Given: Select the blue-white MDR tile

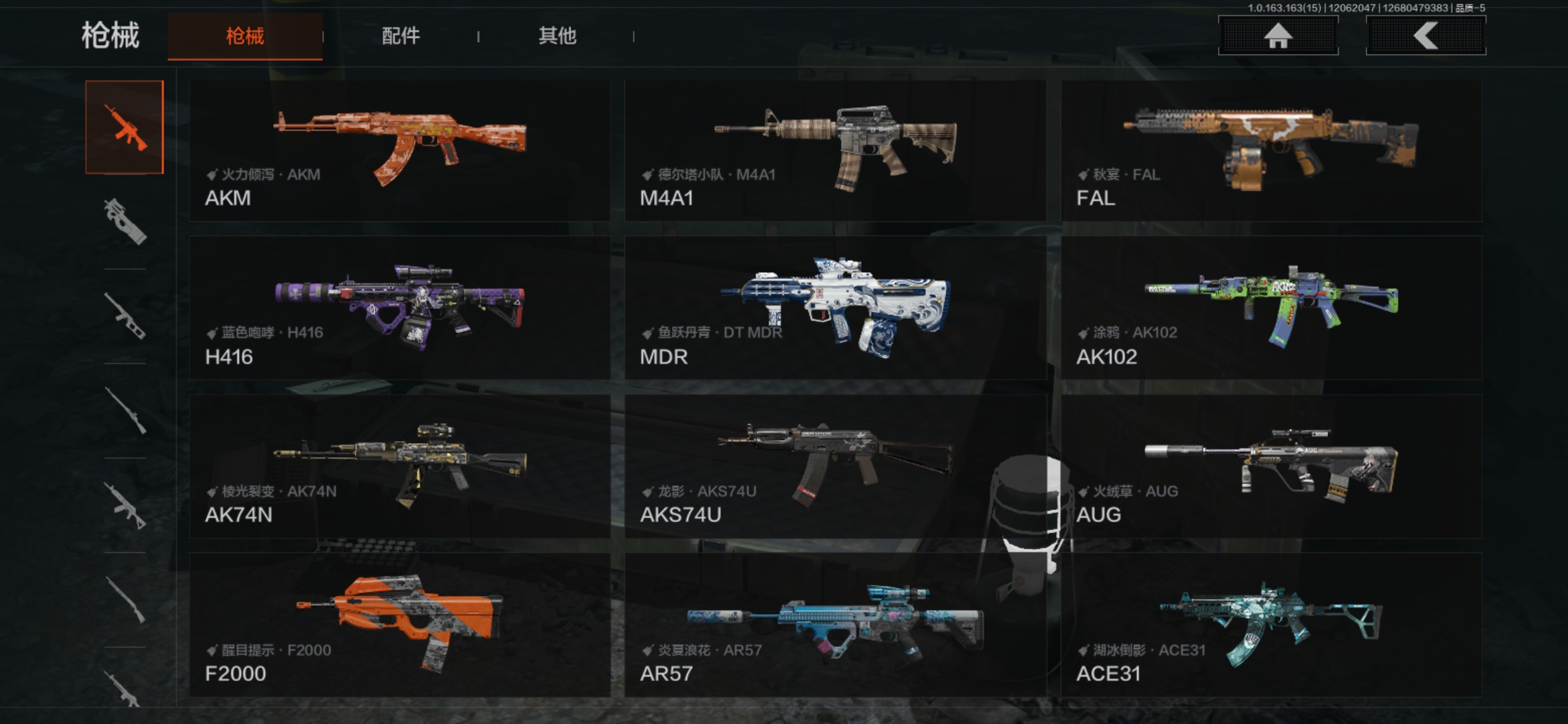Looking at the screenshot, I should (x=835, y=308).
